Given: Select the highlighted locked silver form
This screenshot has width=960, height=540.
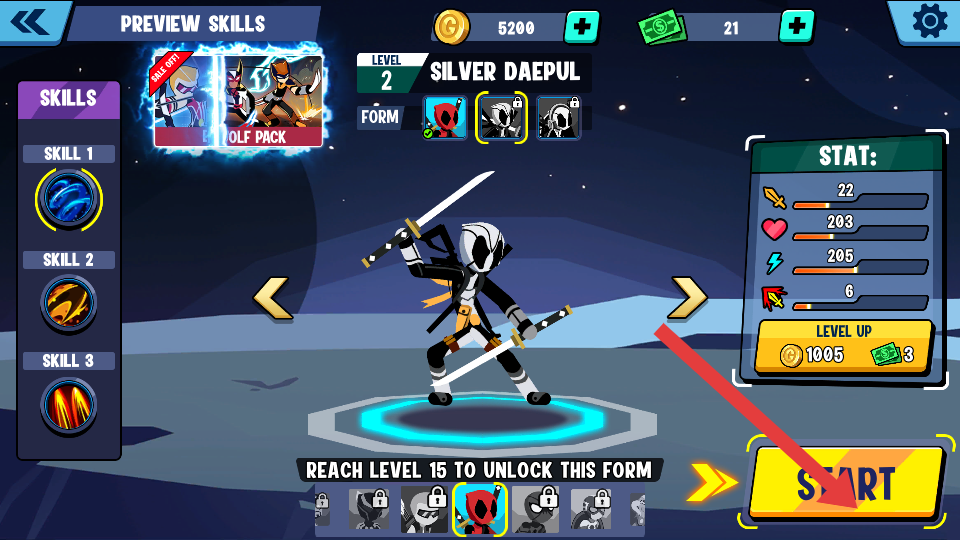Looking at the screenshot, I should tap(501, 117).
